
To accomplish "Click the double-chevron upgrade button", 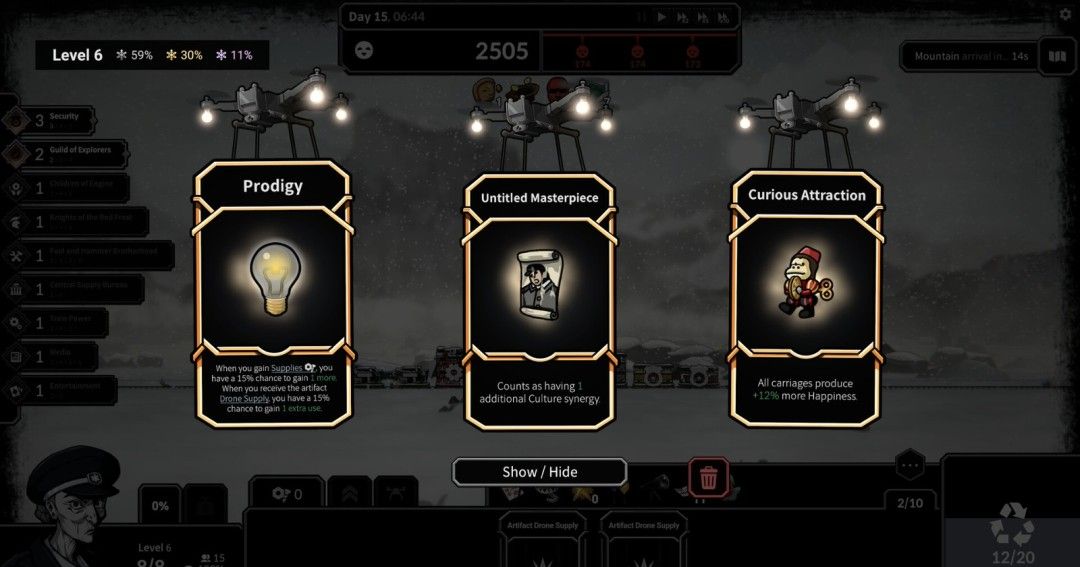I will point(351,493).
